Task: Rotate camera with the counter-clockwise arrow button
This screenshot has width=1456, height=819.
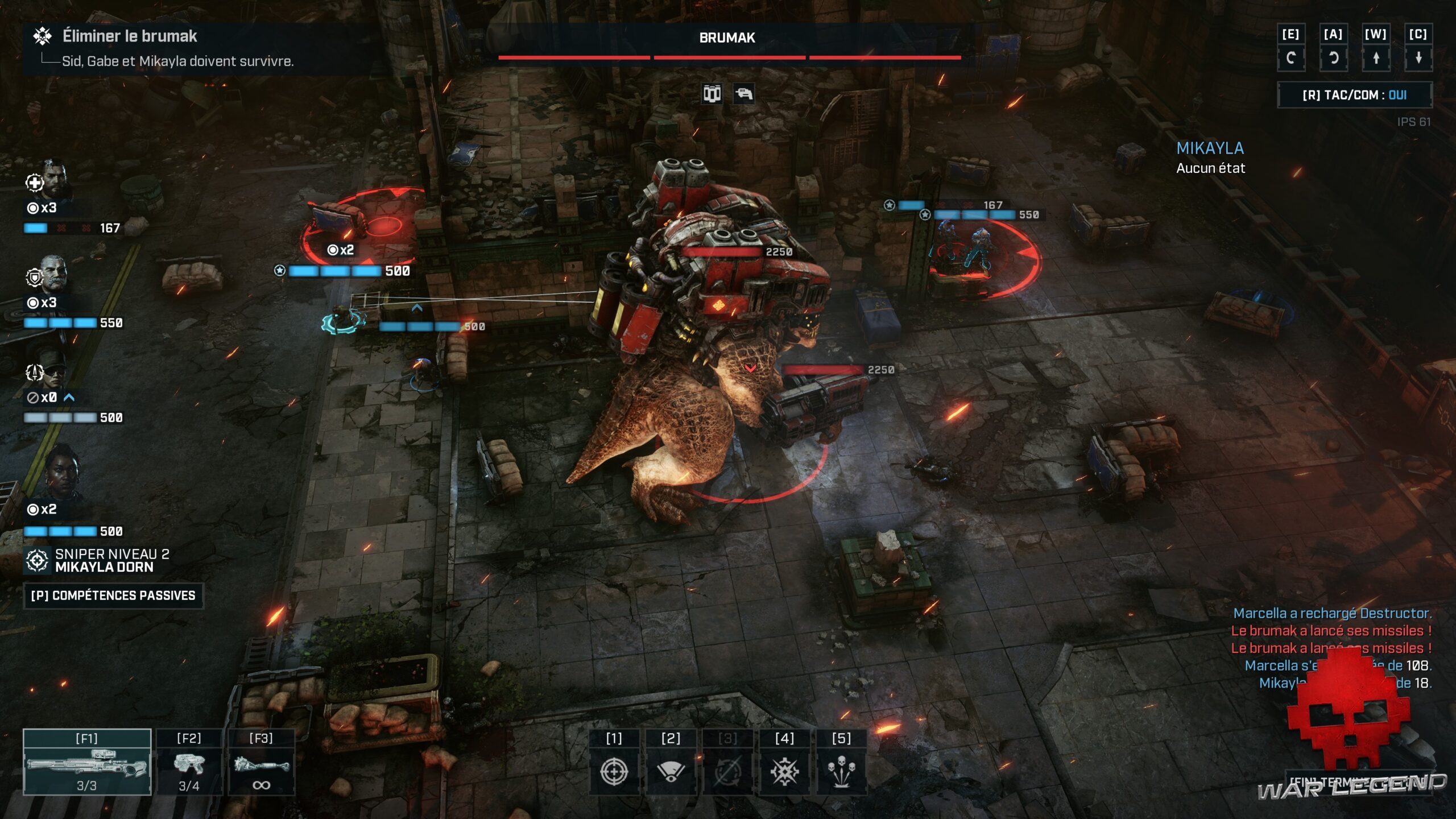Action: coord(1333,57)
